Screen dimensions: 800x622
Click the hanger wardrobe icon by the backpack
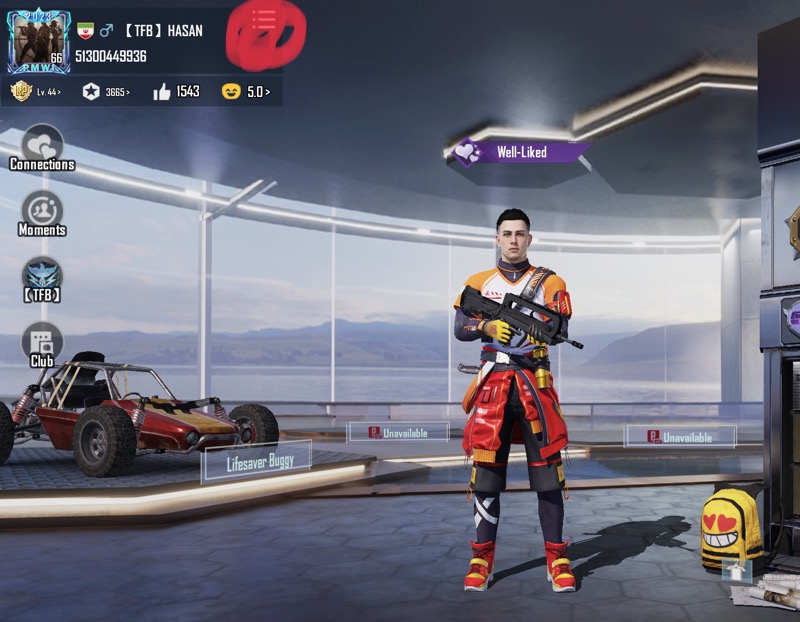click(735, 571)
